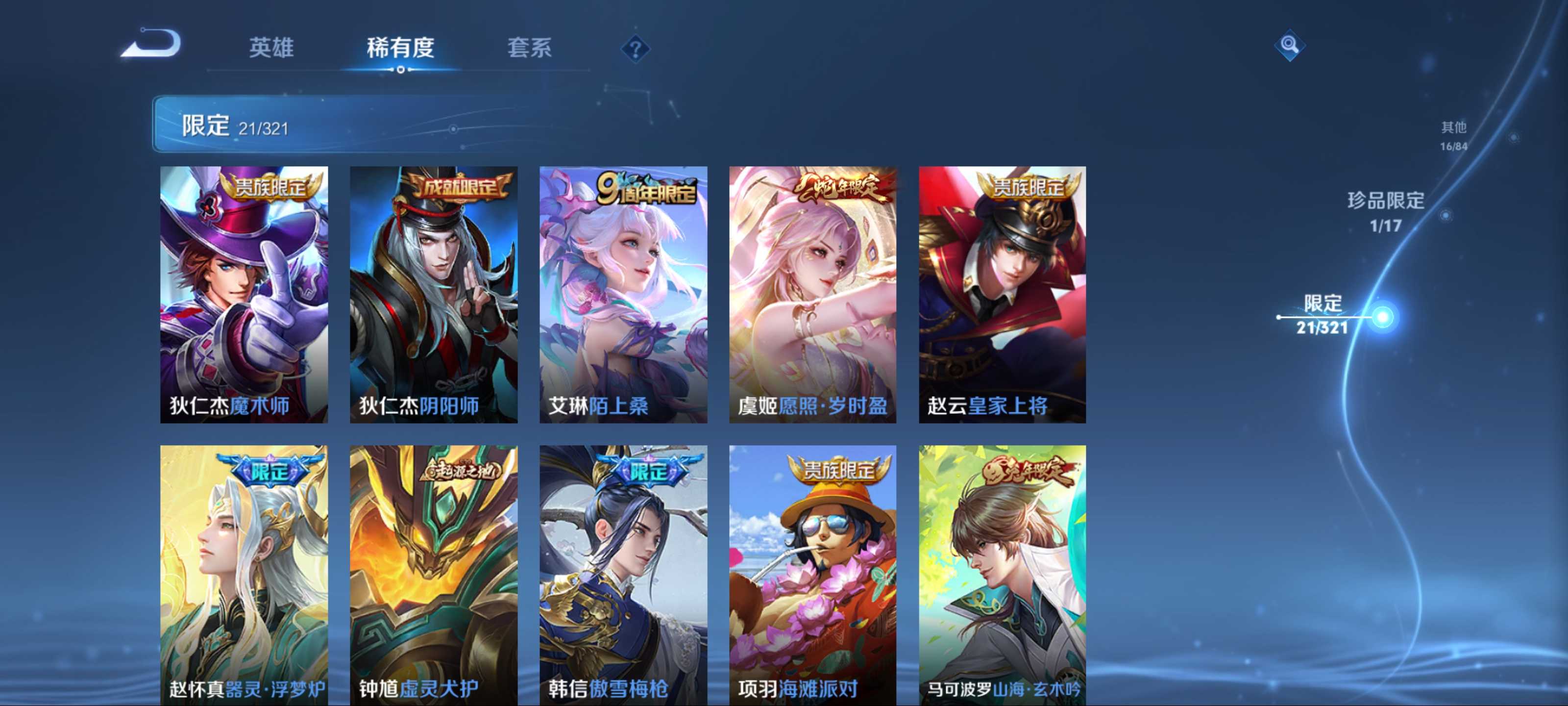The image size is (1568, 706).
Task: View 马可波罗 山海·玄木吟 skin card
Action: pyautogui.click(x=1002, y=575)
